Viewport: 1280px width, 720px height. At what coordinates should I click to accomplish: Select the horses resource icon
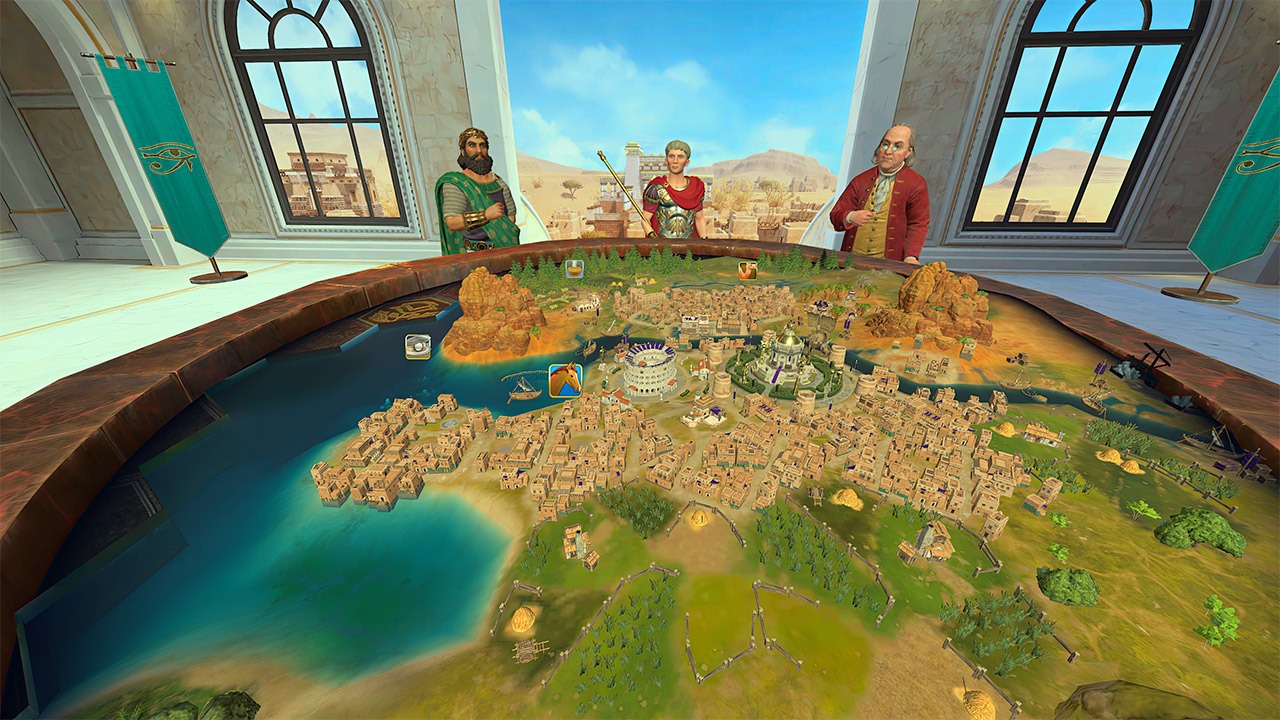pos(565,380)
